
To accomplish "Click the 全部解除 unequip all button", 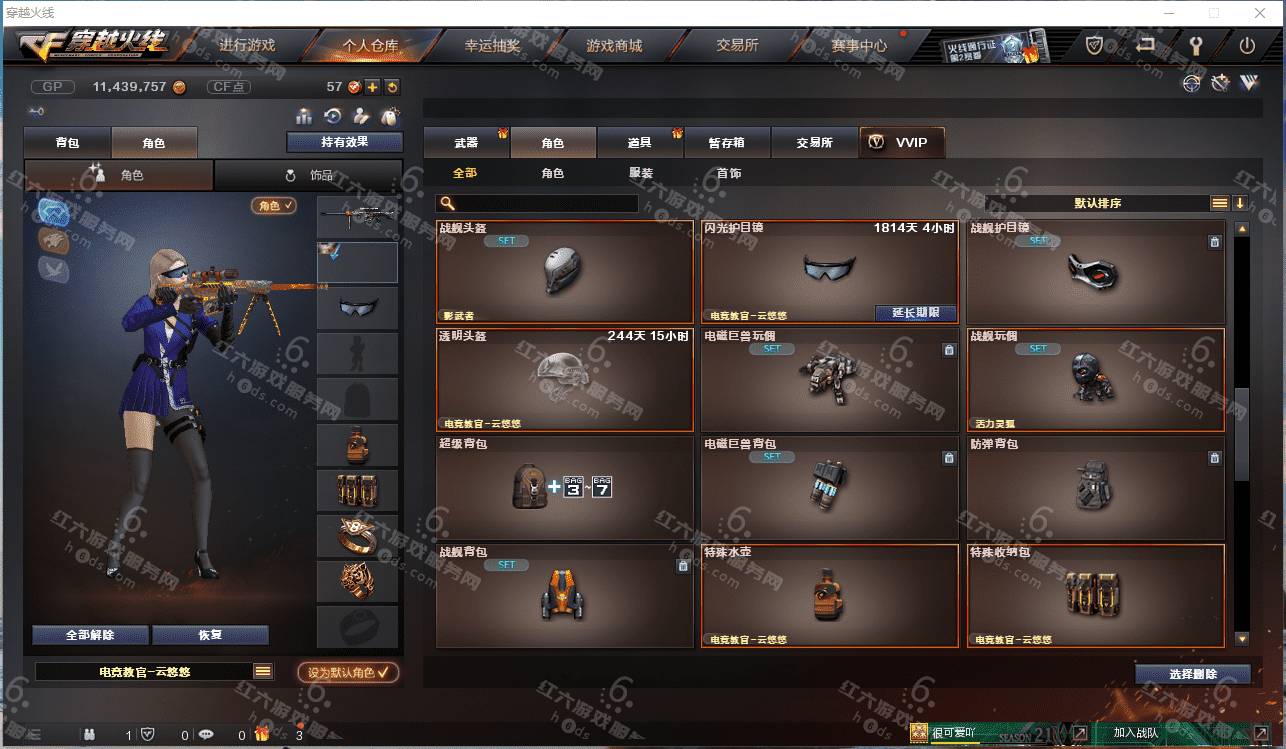I will (90, 635).
